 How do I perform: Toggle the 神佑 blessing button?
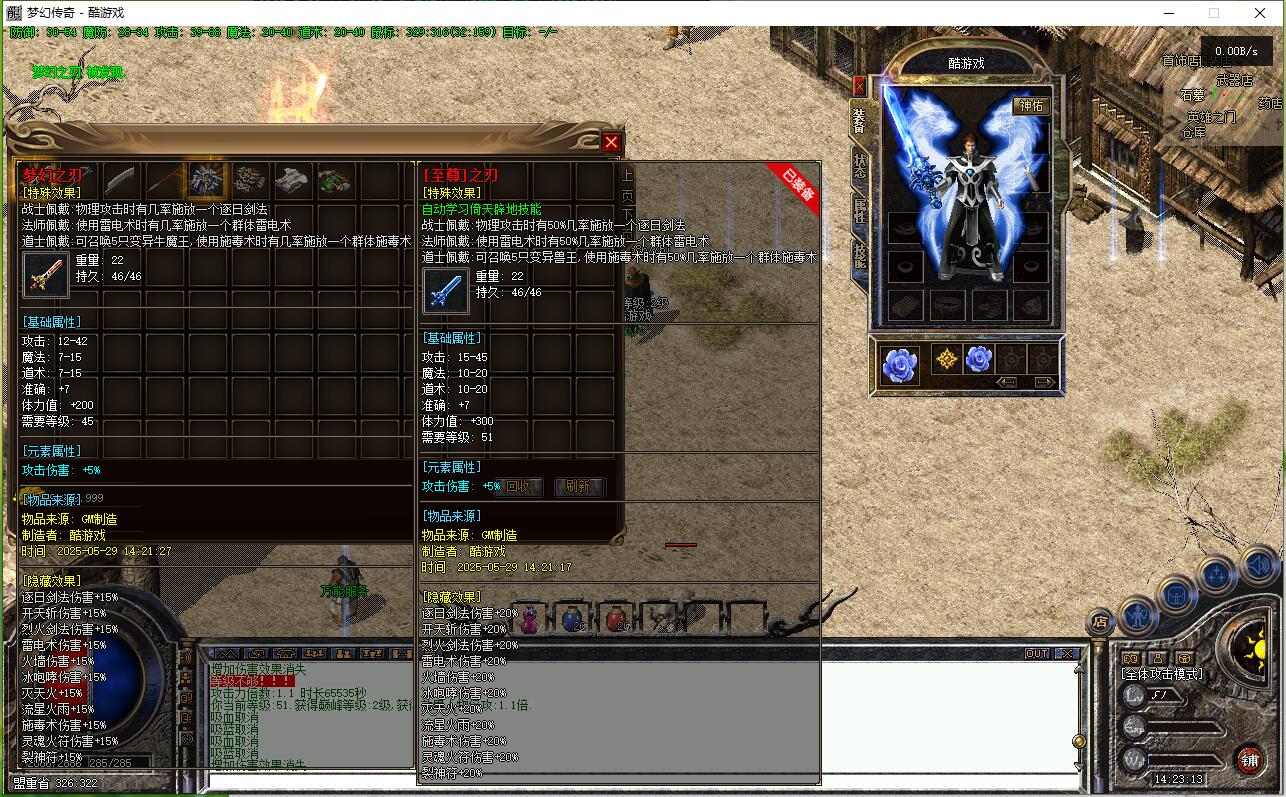click(x=1031, y=108)
